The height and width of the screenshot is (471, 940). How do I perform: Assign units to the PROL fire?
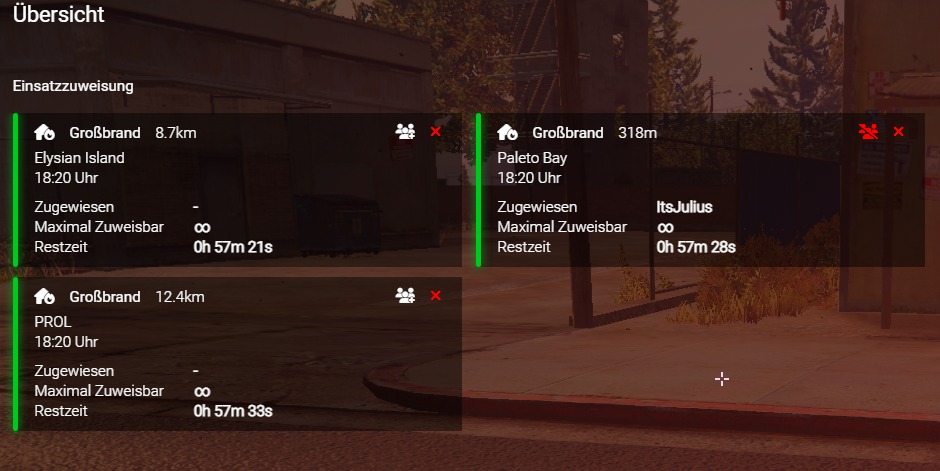pos(405,296)
